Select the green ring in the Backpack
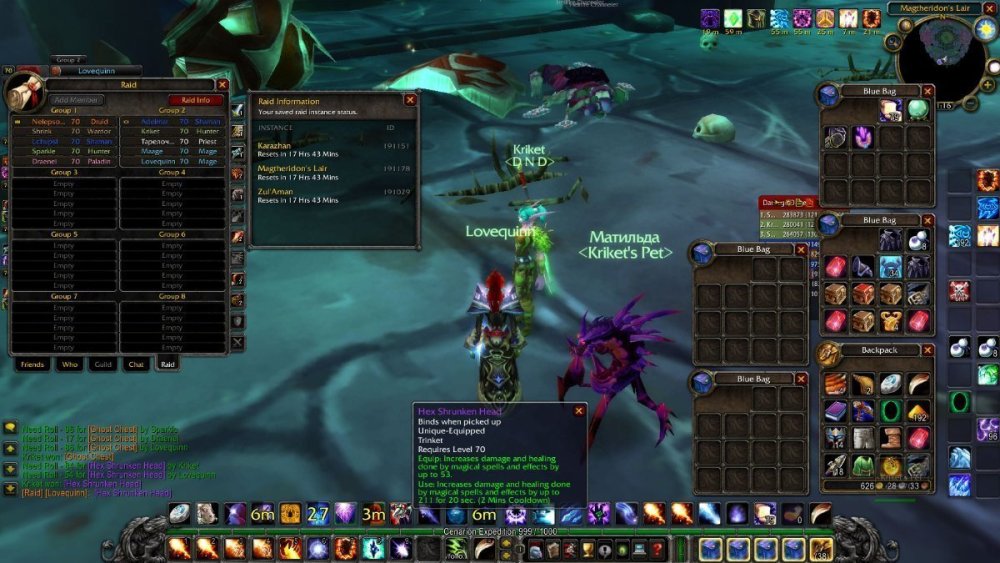 pyautogui.click(x=890, y=410)
